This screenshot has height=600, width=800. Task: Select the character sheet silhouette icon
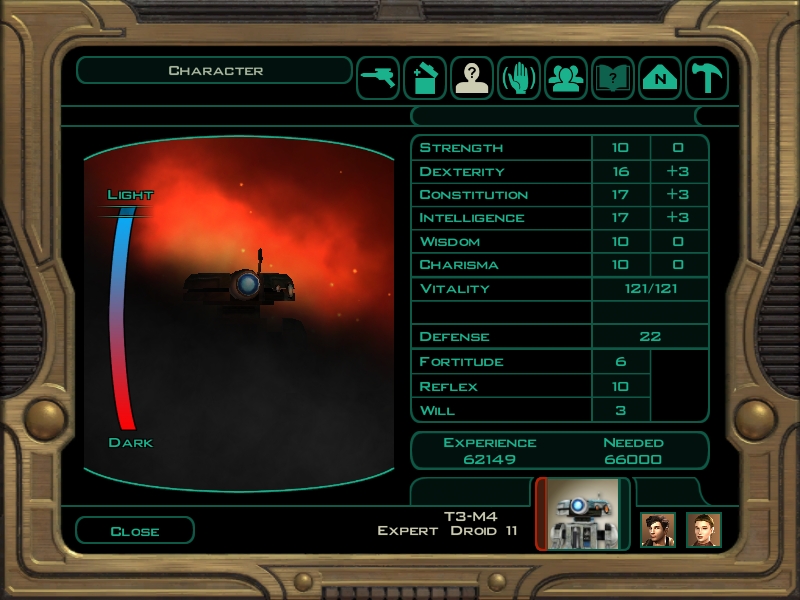[x=472, y=78]
